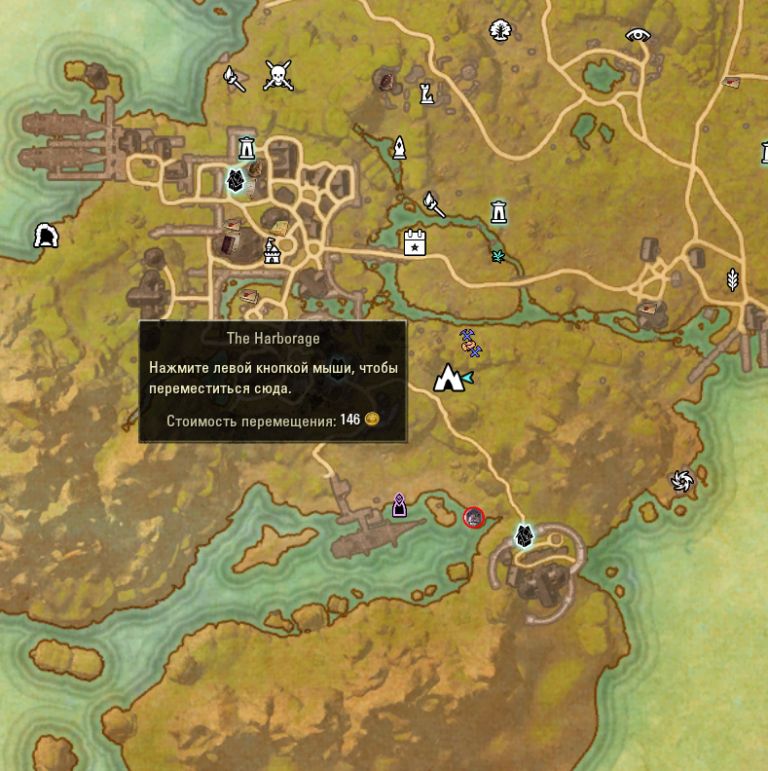Select the purple hooded figure marker
This screenshot has height=771, width=768.
coord(399,505)
